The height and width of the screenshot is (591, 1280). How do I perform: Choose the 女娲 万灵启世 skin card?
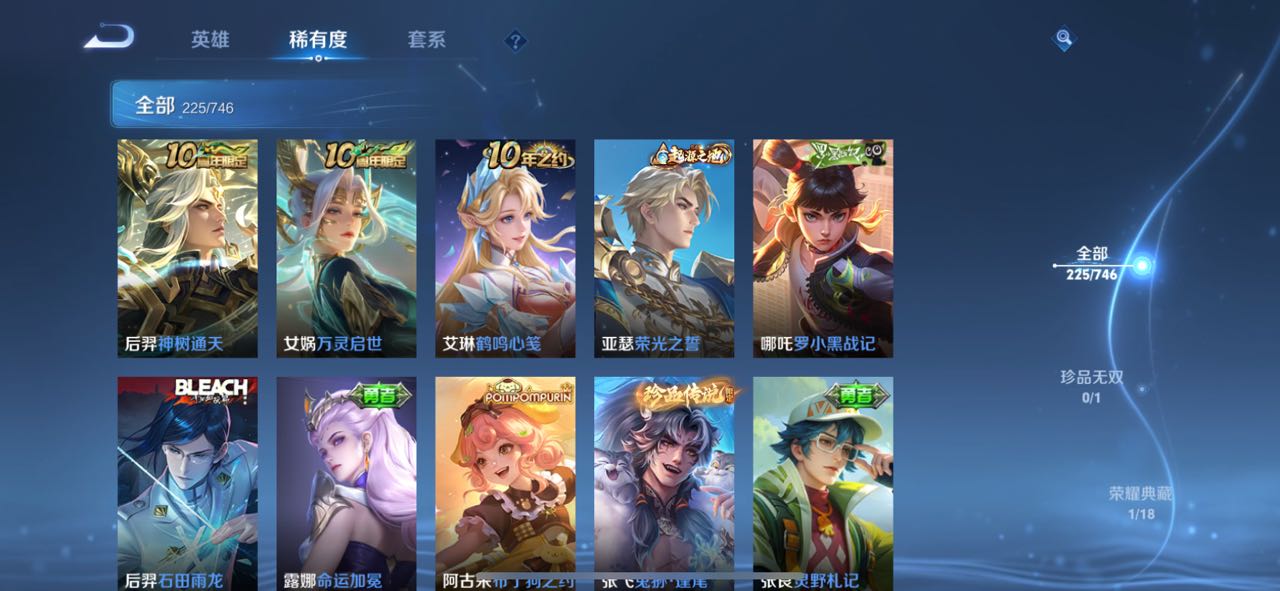[346, 248]
